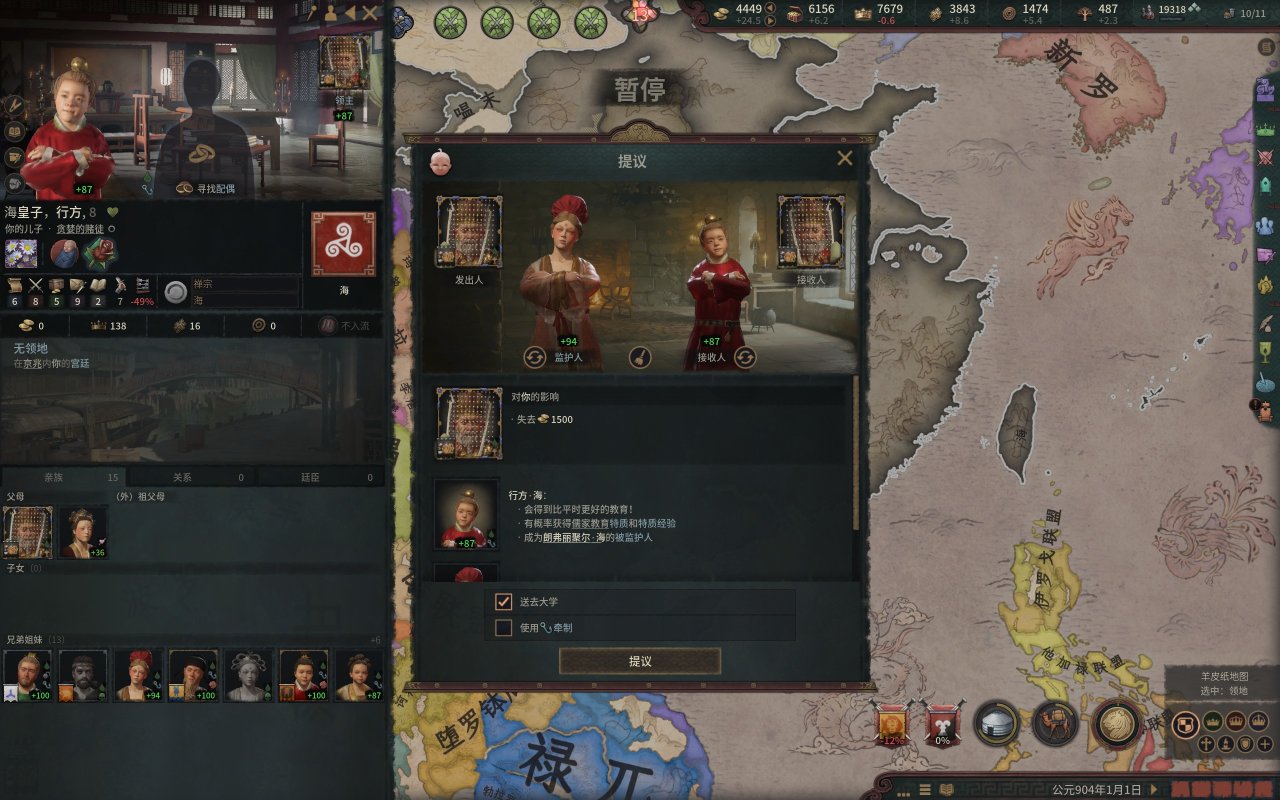1280x800 pixels.
Task: Open the 廷臣 tab
Action: pos(320,478)
